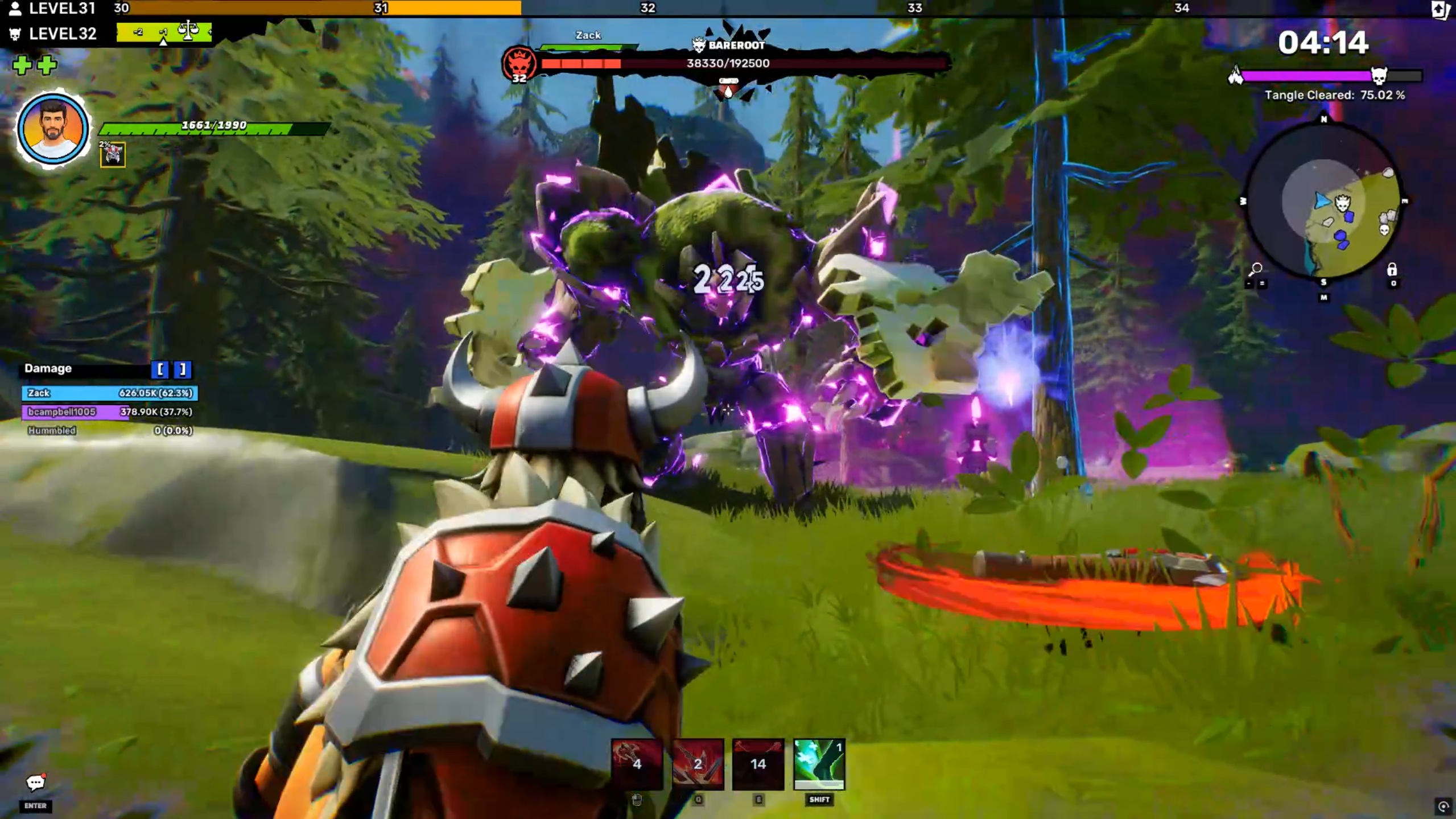
Task: Click Zack's player portrait
Action: 53,129
